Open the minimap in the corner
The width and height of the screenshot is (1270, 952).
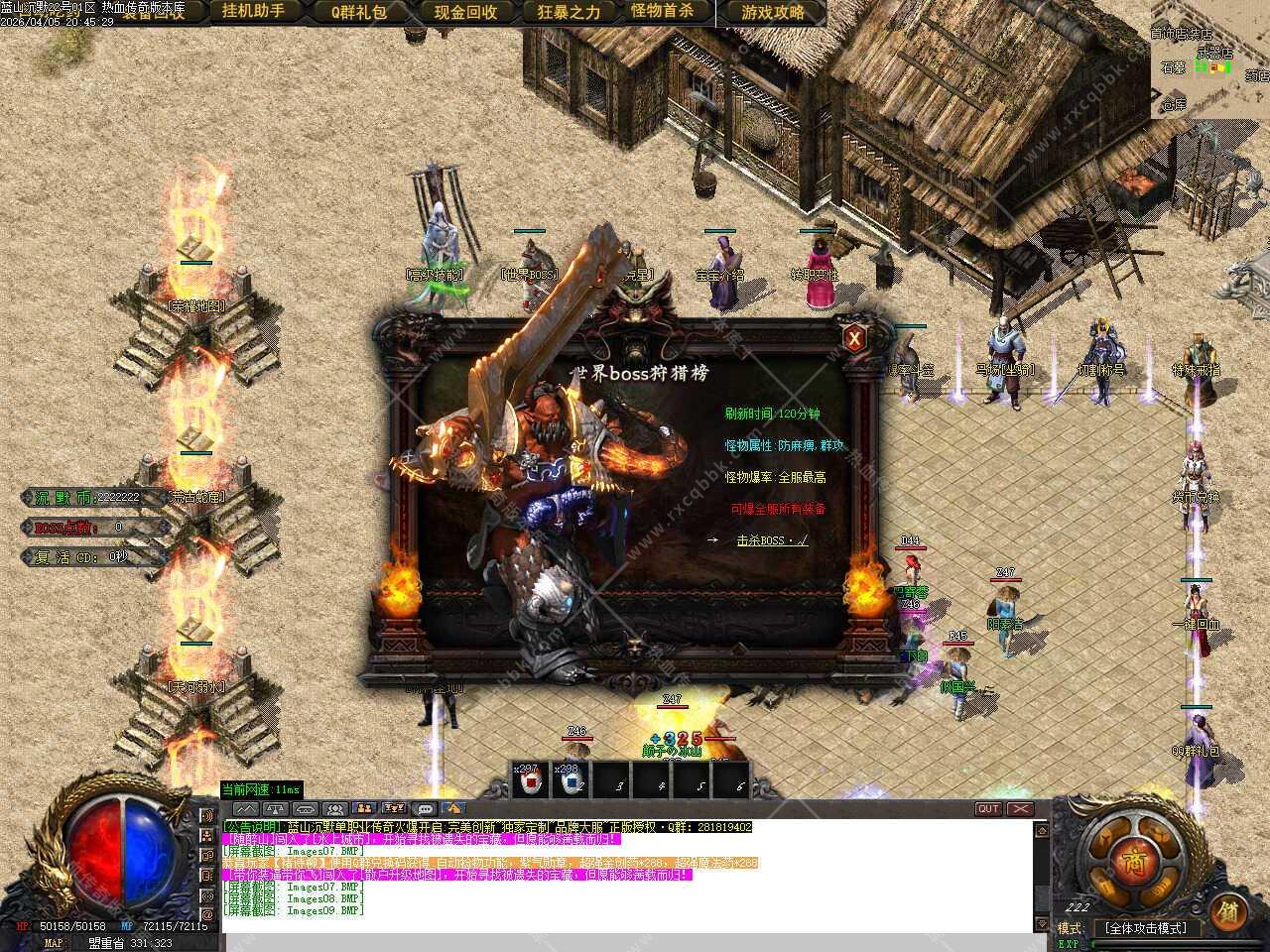(x=1210, y=58)
